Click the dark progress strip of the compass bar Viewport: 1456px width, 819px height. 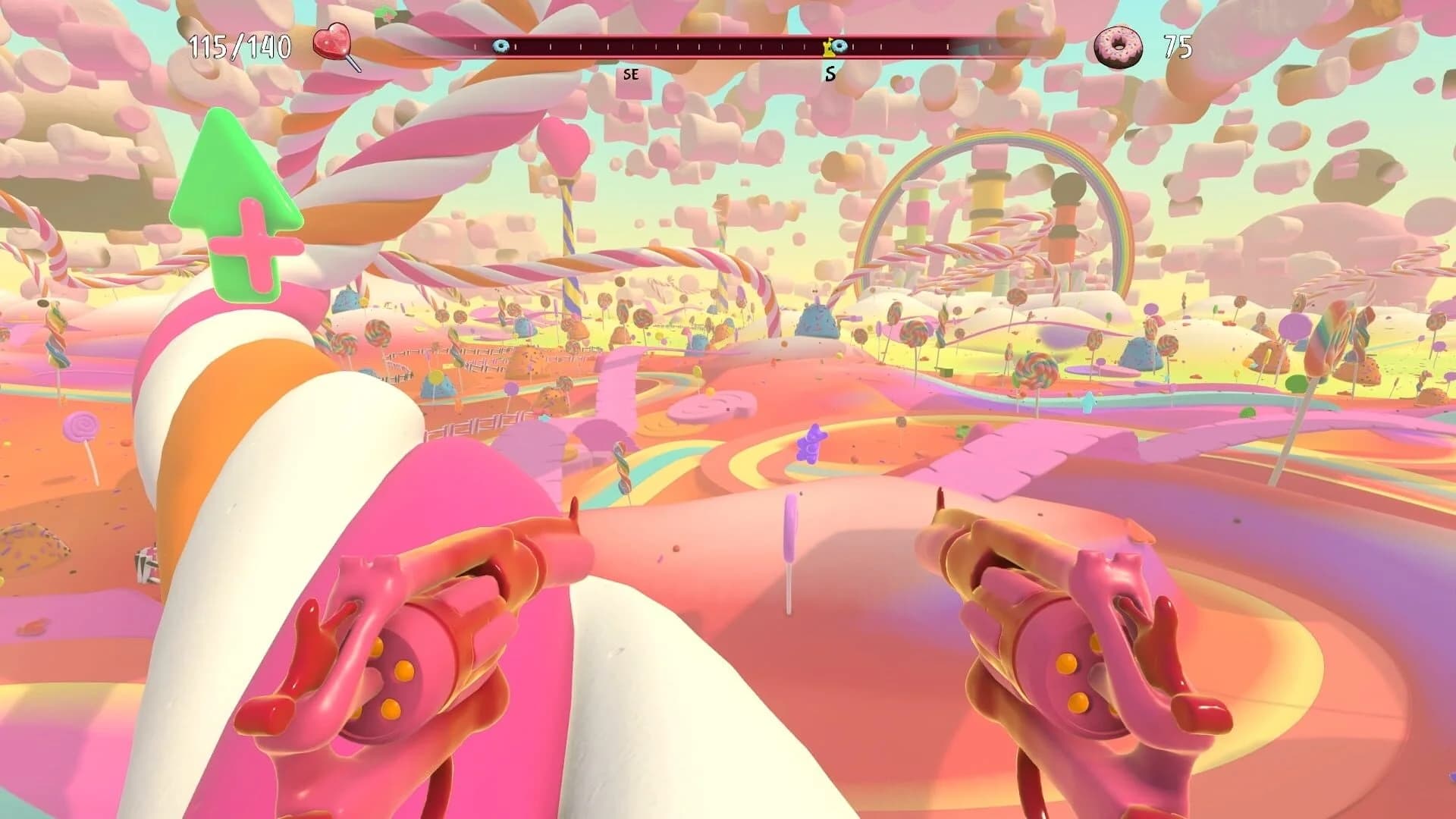click(682, 47)
